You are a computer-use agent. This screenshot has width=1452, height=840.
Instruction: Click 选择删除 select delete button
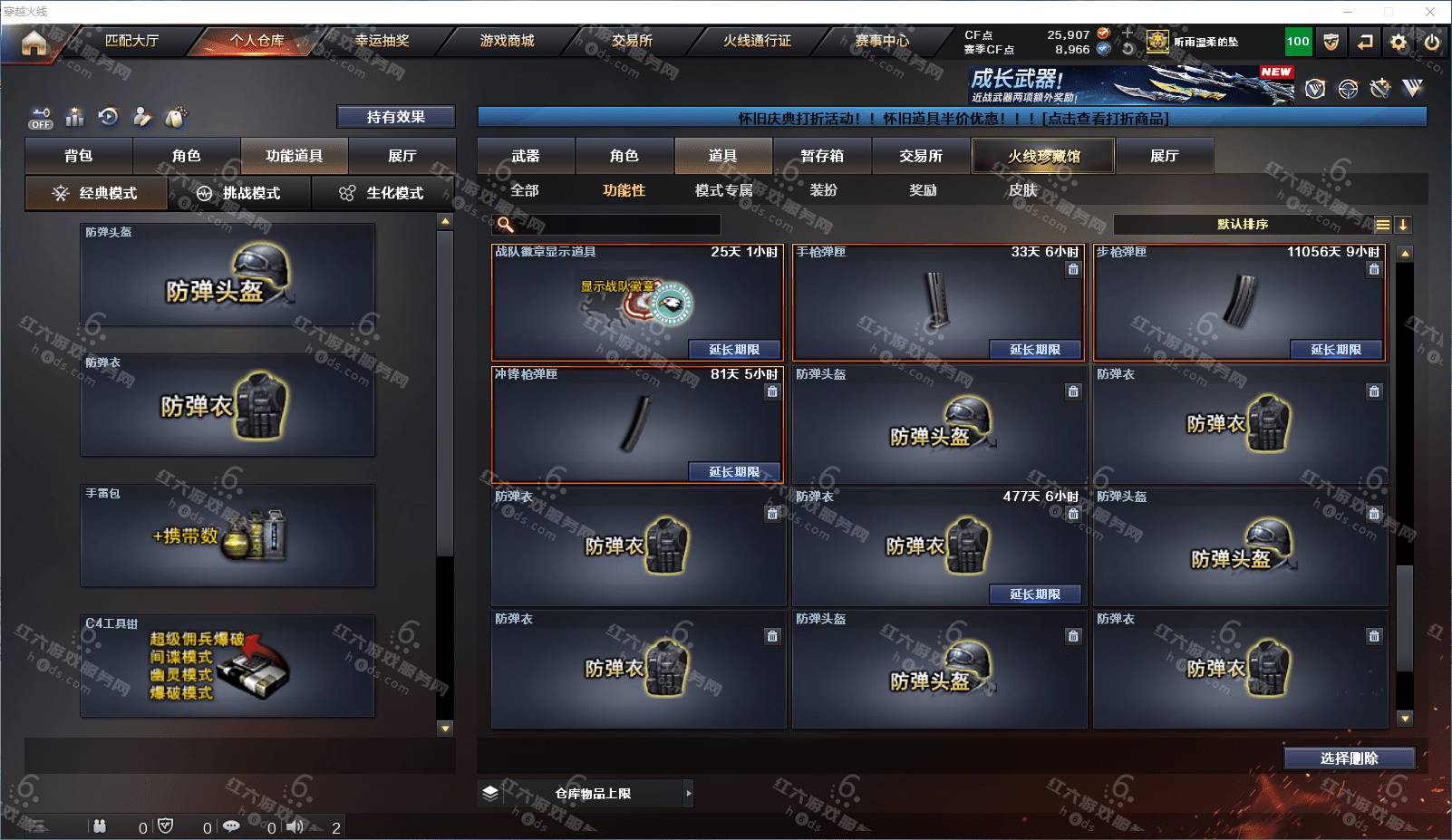click(x=1349, y=758)
